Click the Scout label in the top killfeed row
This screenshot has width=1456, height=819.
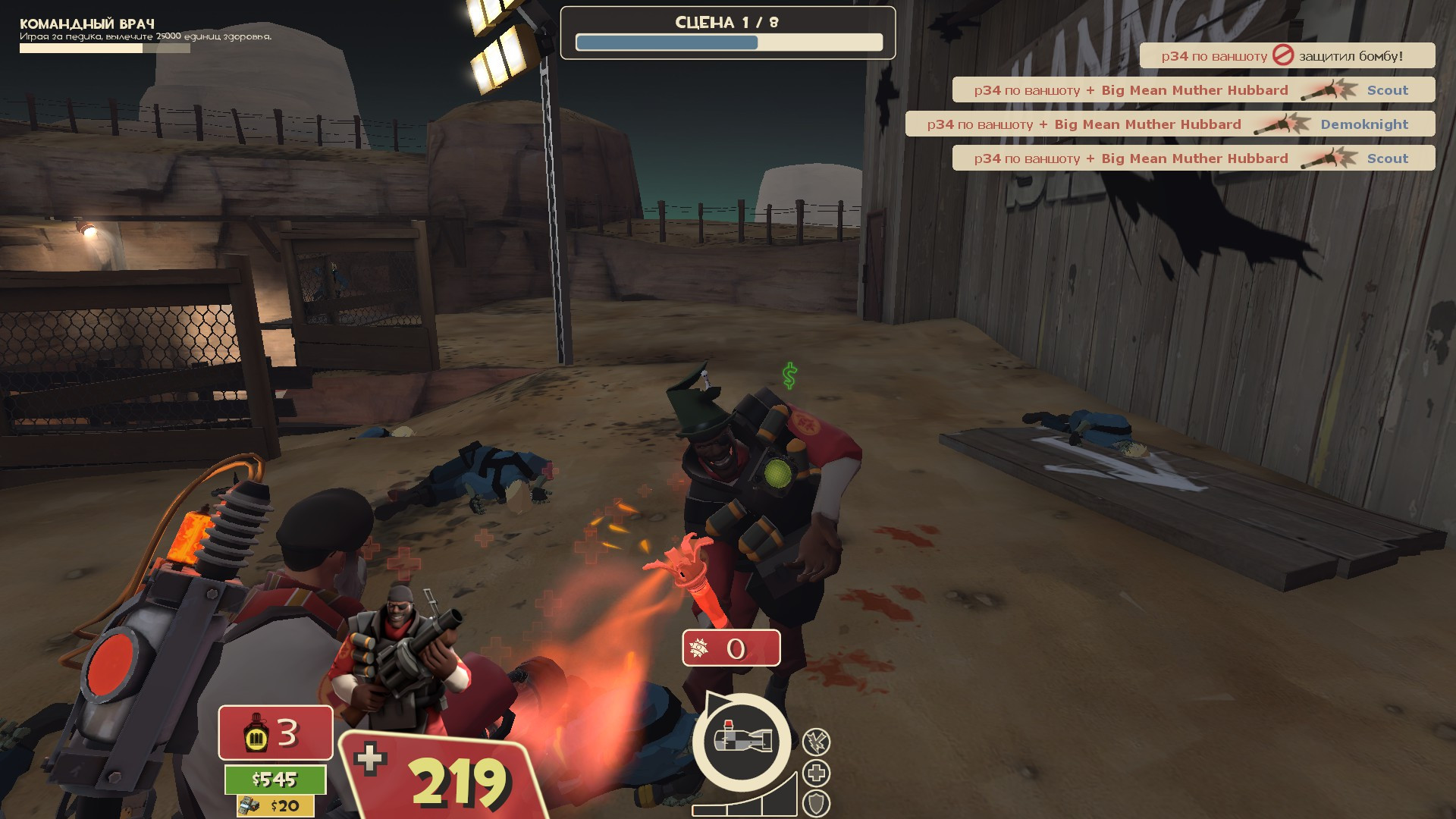tap(1386, 89)
